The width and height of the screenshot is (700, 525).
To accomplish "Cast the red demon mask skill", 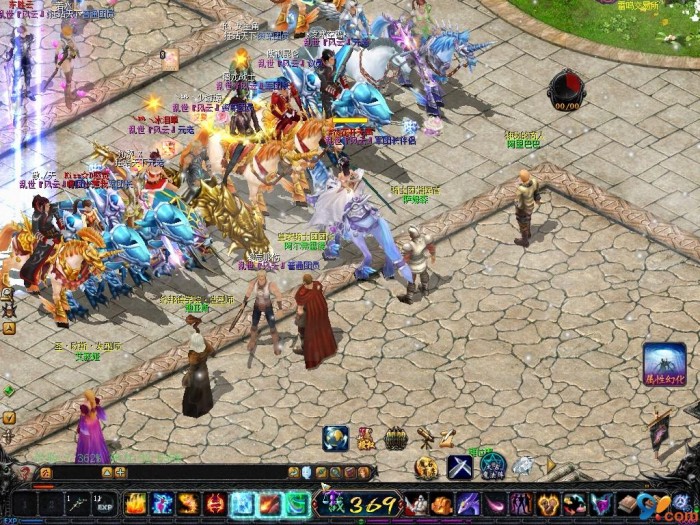I will [215, 504].
